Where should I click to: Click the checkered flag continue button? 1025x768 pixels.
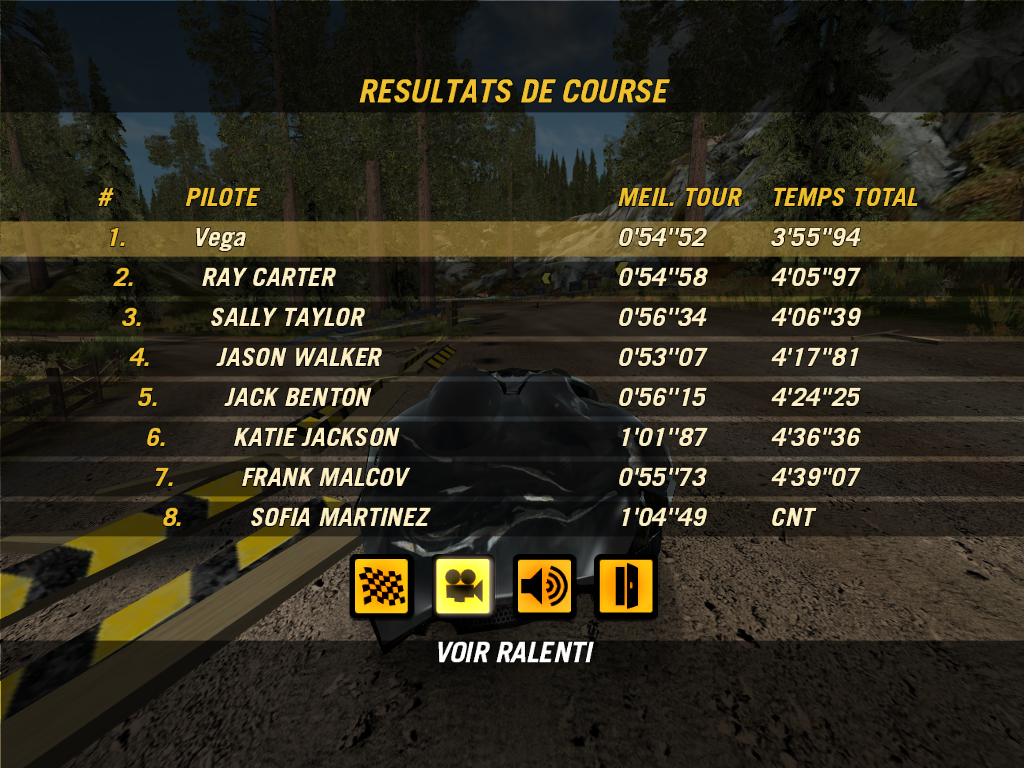point(382,587)
